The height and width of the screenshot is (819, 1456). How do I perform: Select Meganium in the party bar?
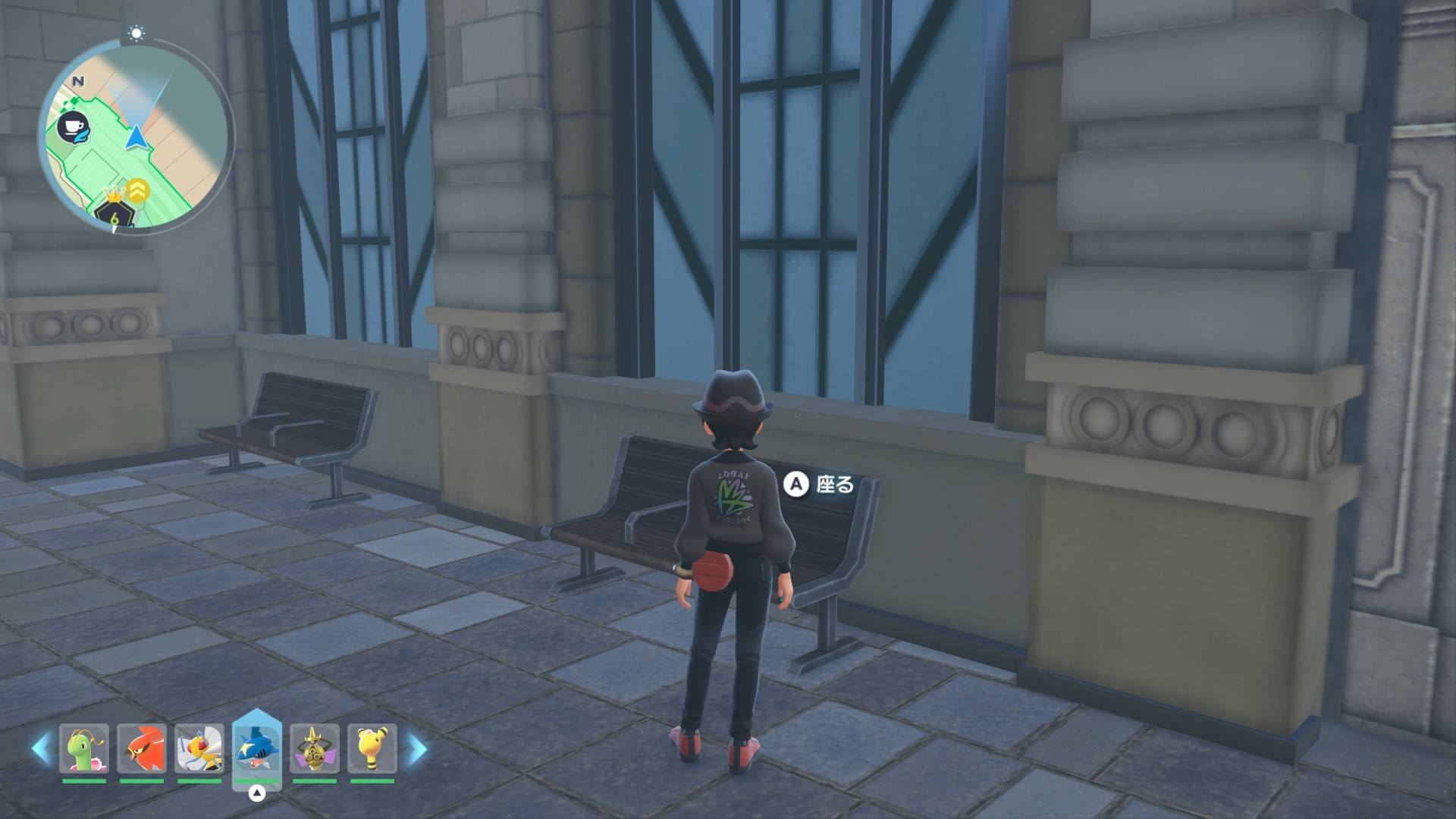[x=84, y=749]
